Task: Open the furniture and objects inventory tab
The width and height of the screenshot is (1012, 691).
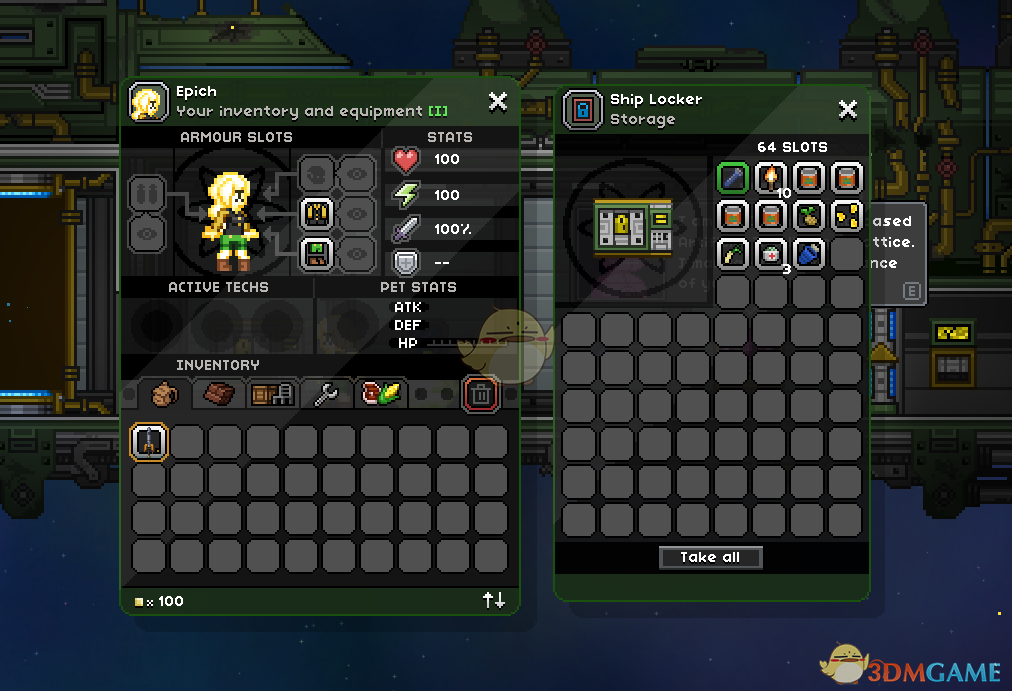Action: click(273, 394)
